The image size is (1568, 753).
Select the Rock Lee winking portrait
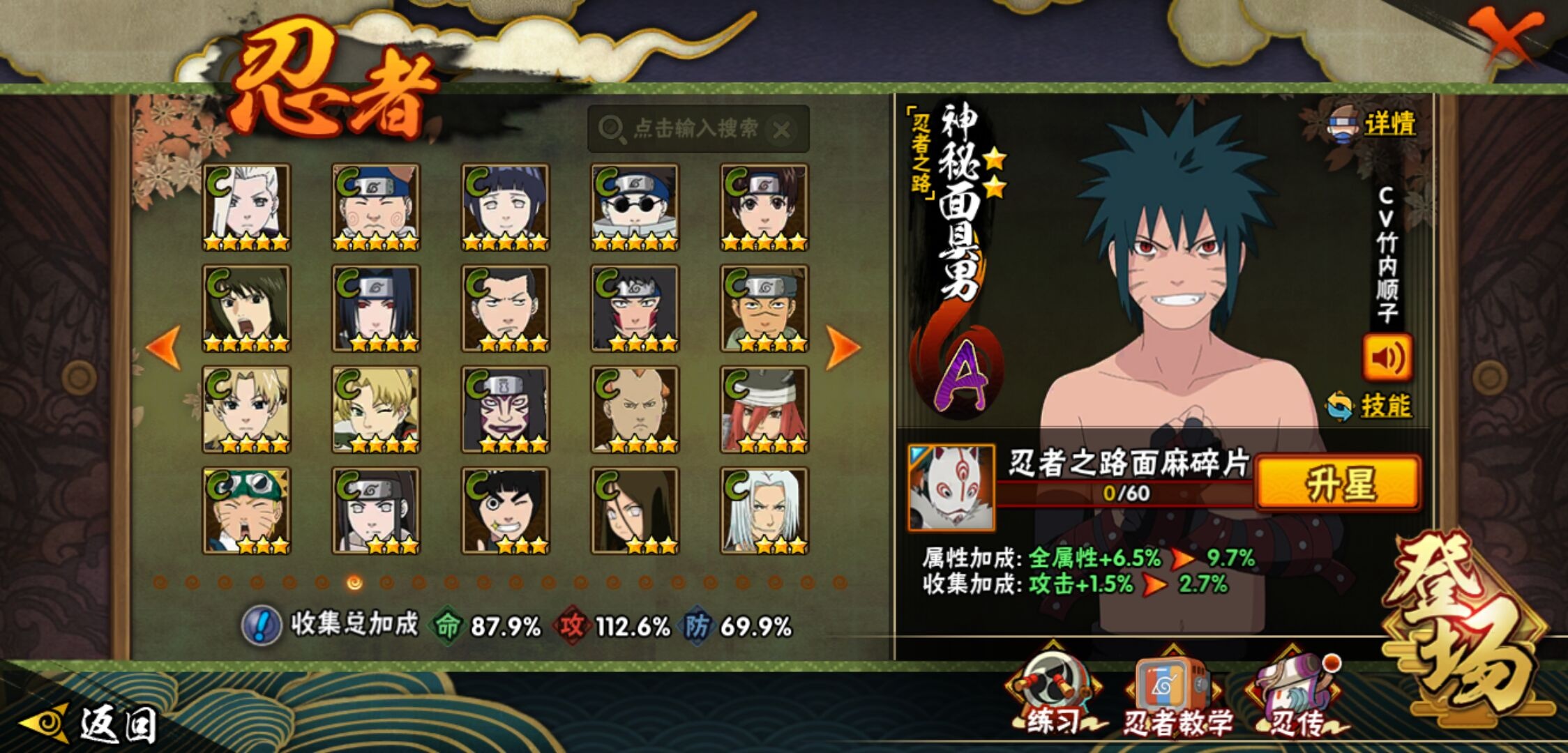[x=506, y=510]
